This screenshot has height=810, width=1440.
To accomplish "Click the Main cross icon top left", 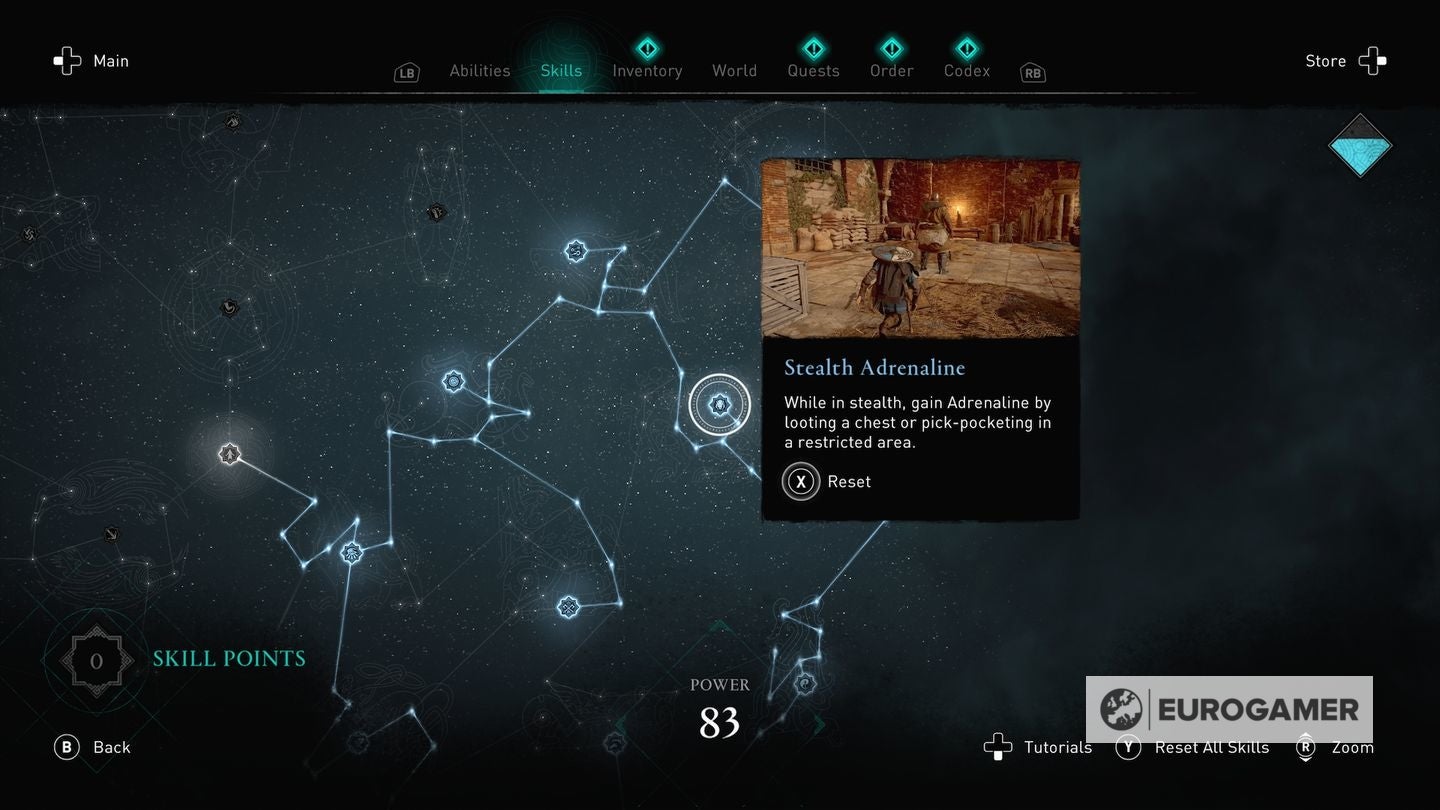I will [x=66, y=61].
